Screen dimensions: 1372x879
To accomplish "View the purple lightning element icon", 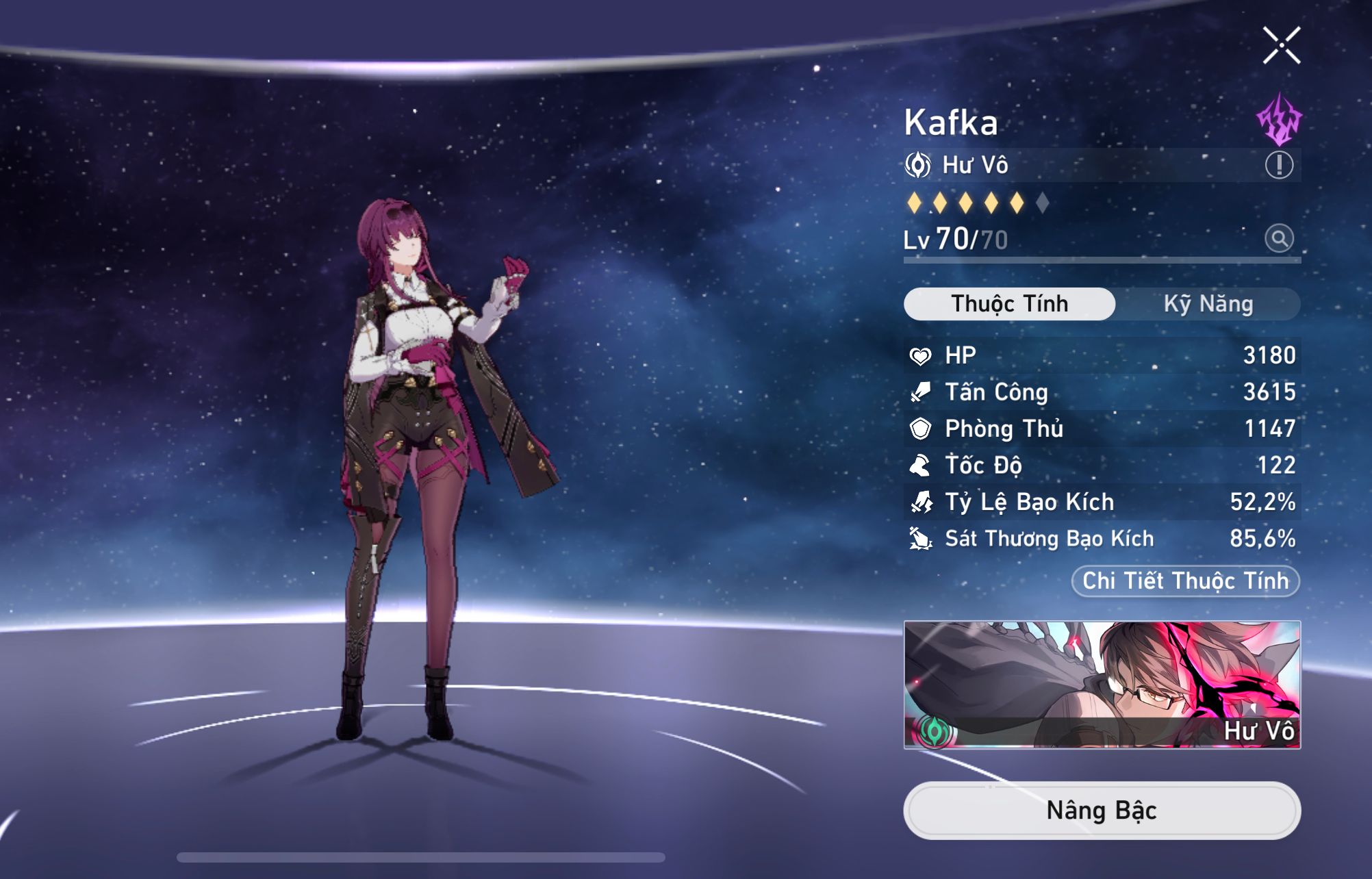I will pos(1278,120).
